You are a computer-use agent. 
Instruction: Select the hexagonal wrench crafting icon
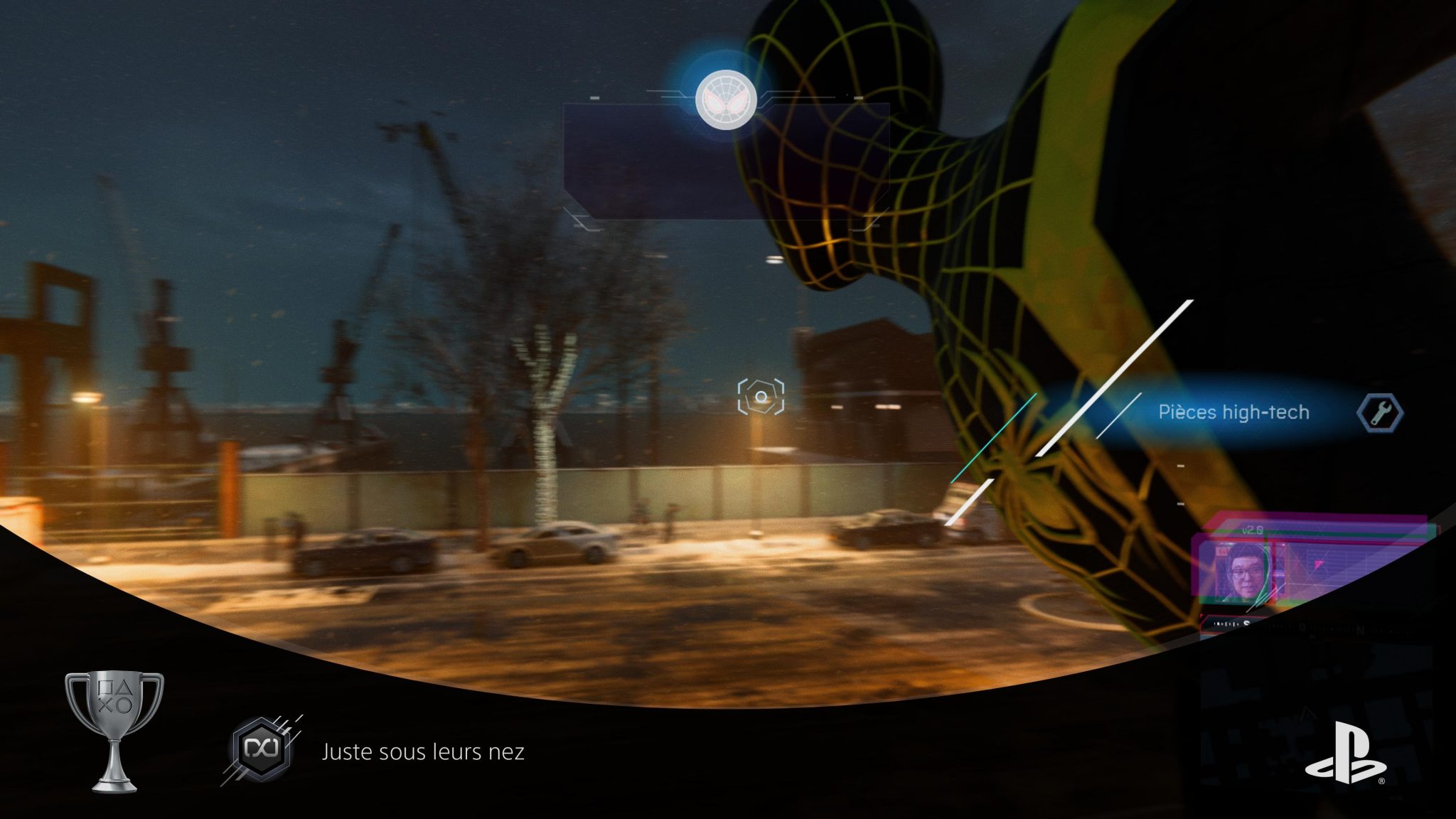1380,413
